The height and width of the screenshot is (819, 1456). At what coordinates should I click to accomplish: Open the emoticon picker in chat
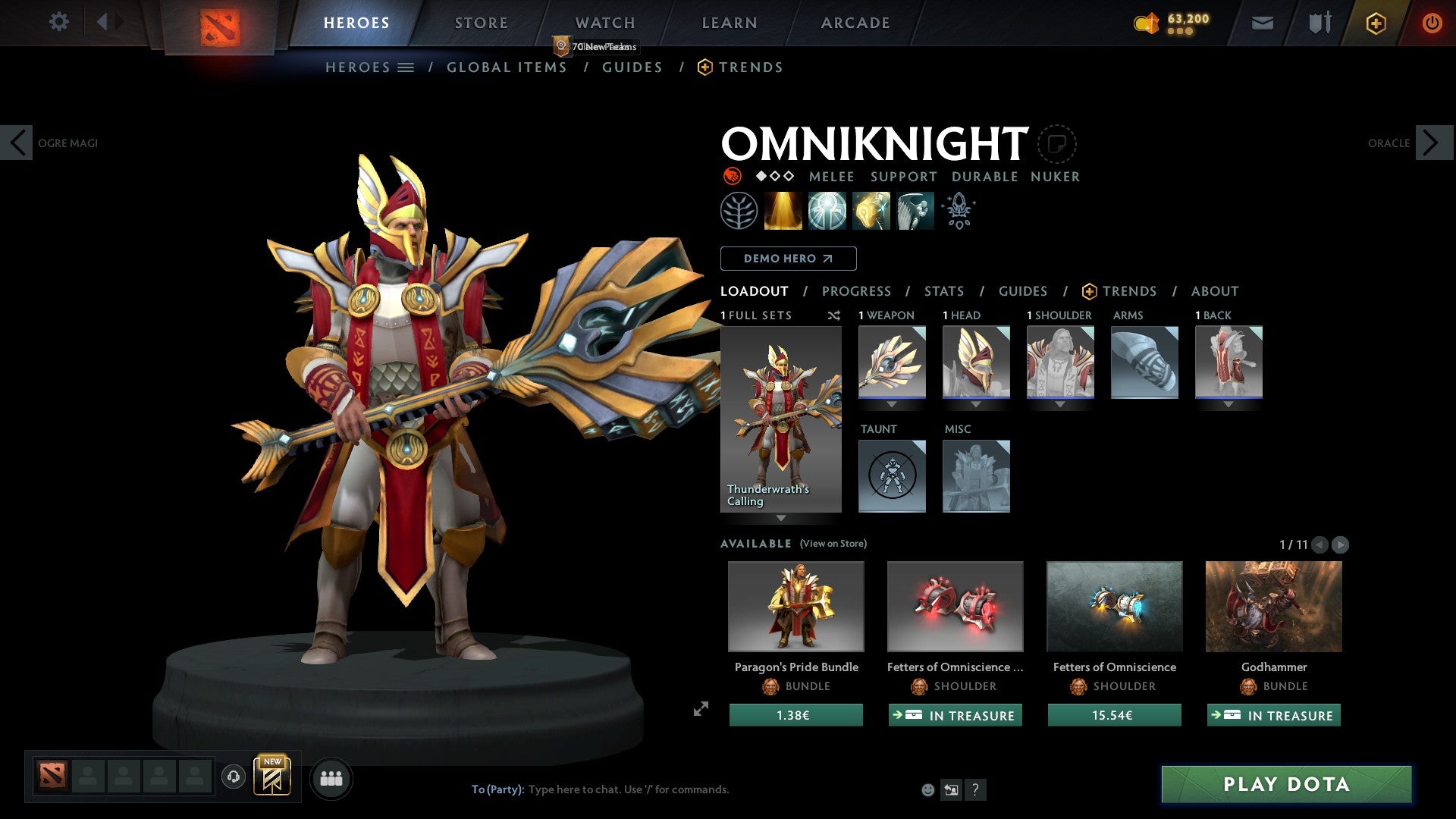click(927, 789)
